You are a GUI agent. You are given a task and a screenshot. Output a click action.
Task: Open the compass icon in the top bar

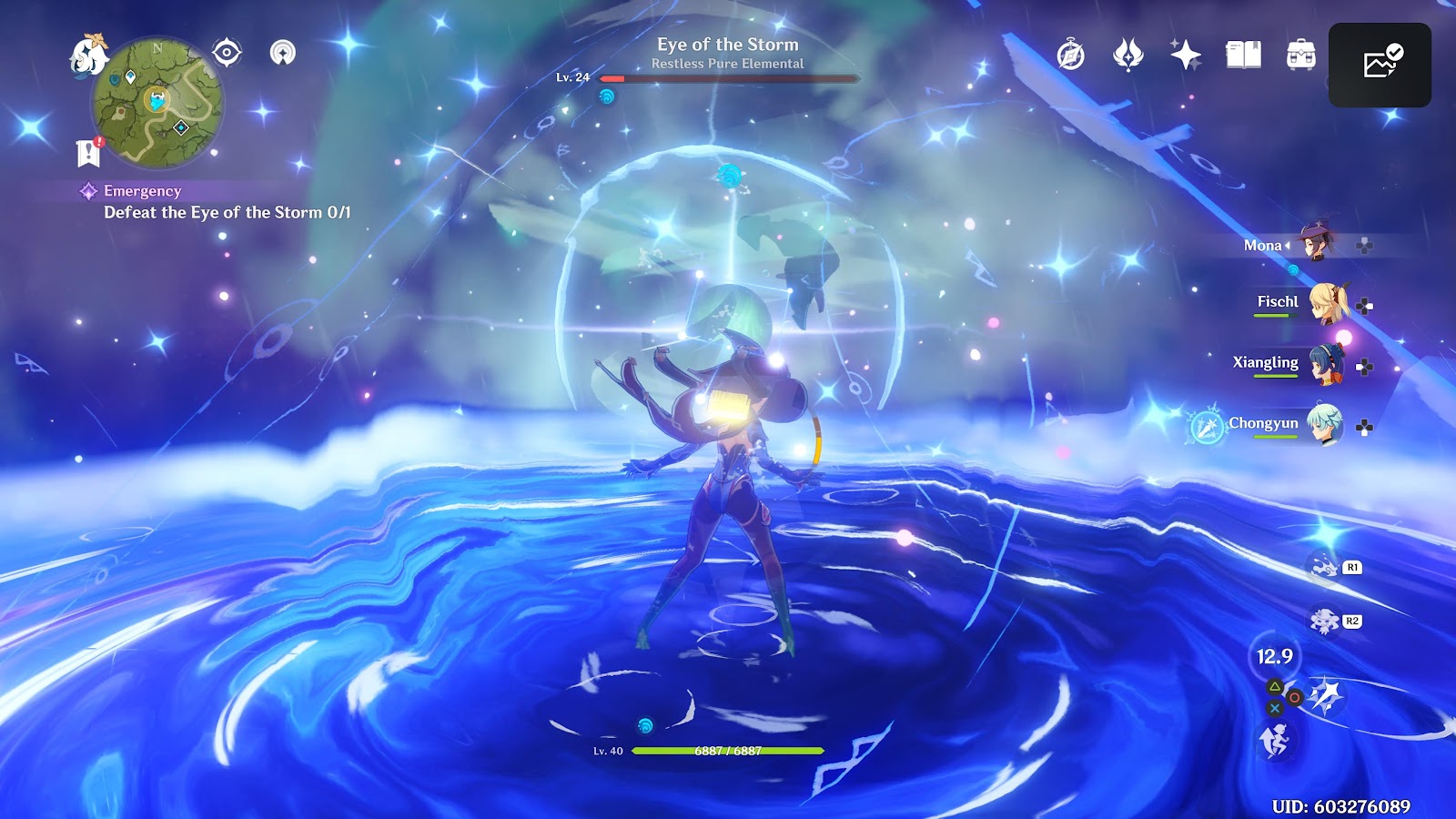coord(1071,56)
